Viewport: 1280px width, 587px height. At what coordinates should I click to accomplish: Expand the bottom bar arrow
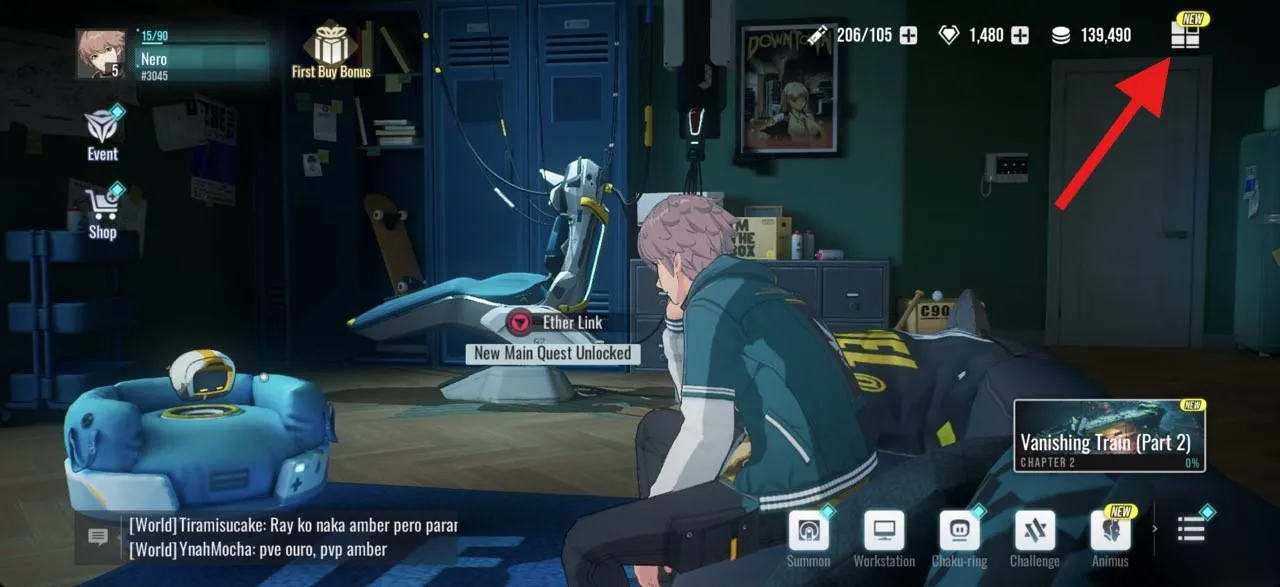(1155, 529)
